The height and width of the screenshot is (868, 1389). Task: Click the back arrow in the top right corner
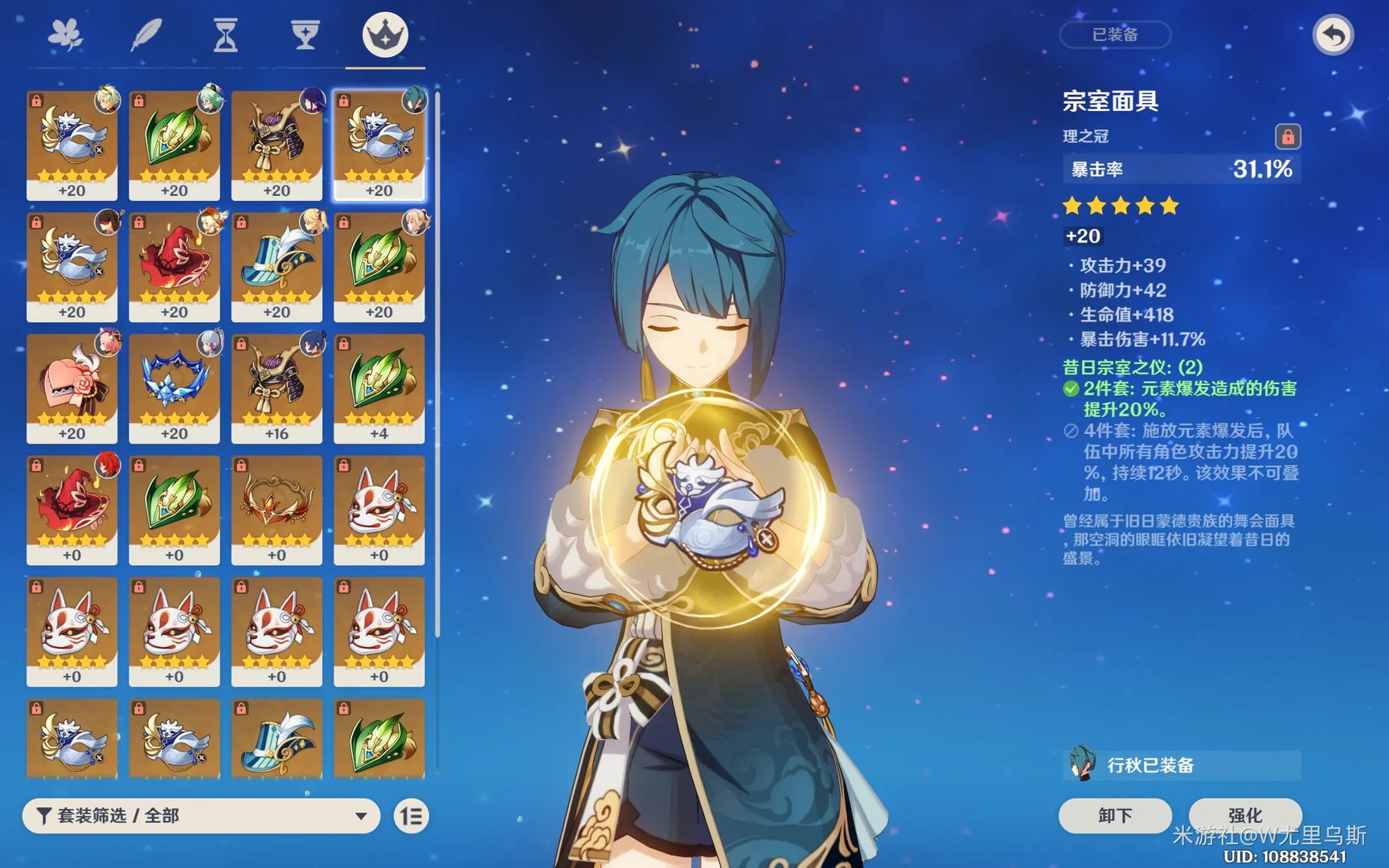(1333, 35)
